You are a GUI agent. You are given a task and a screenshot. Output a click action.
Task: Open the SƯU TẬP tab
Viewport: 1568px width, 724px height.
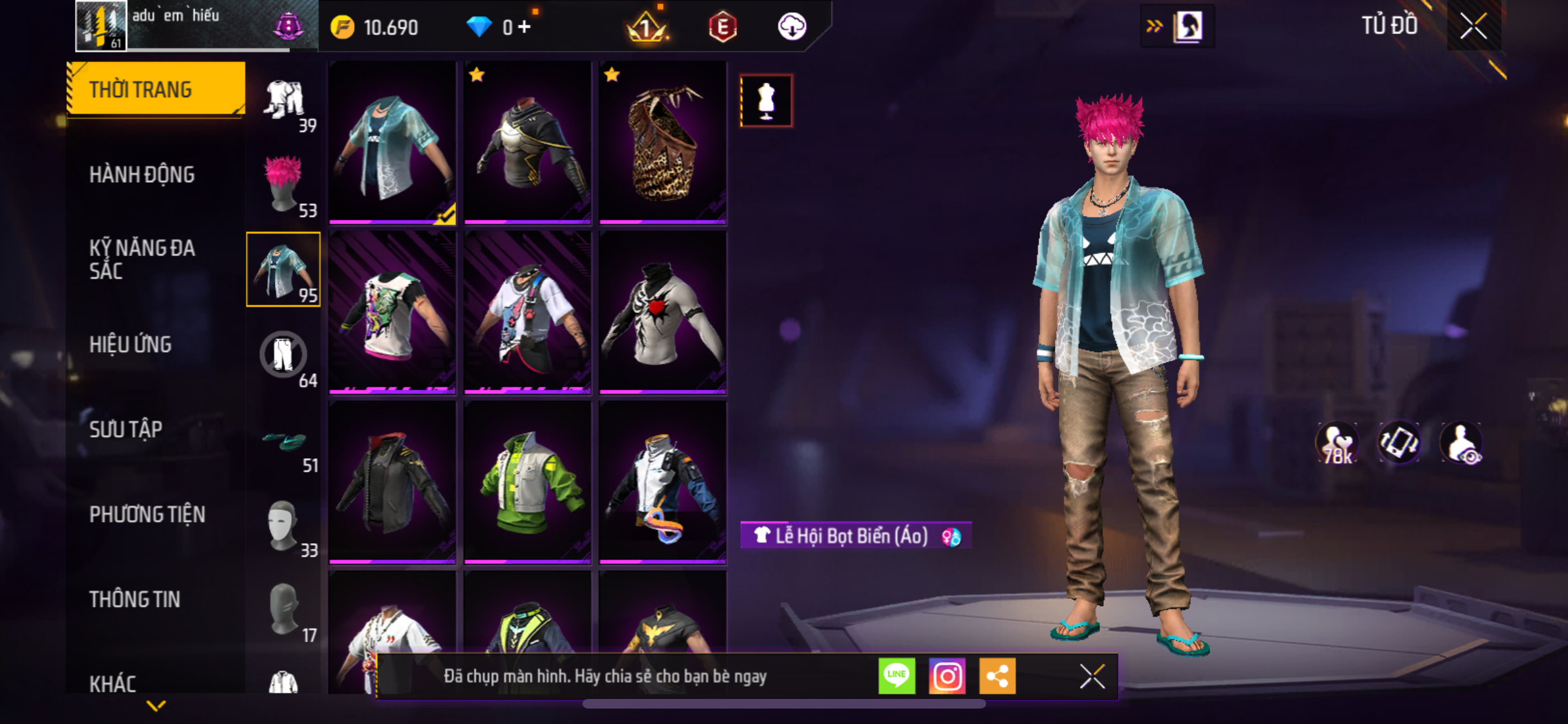pyautogui.click(x=126, y=429)
